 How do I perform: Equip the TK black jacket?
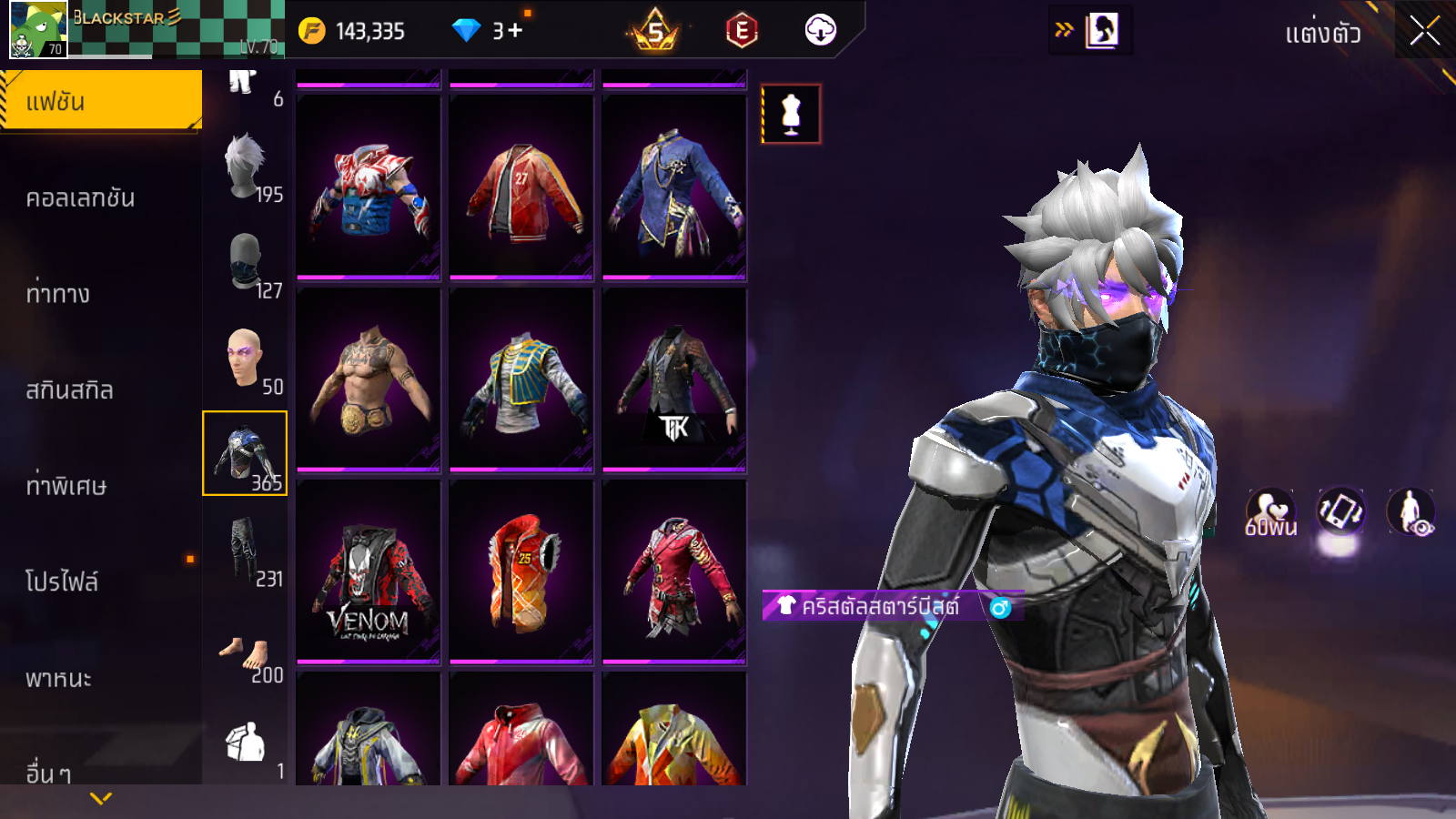(674, 380)
